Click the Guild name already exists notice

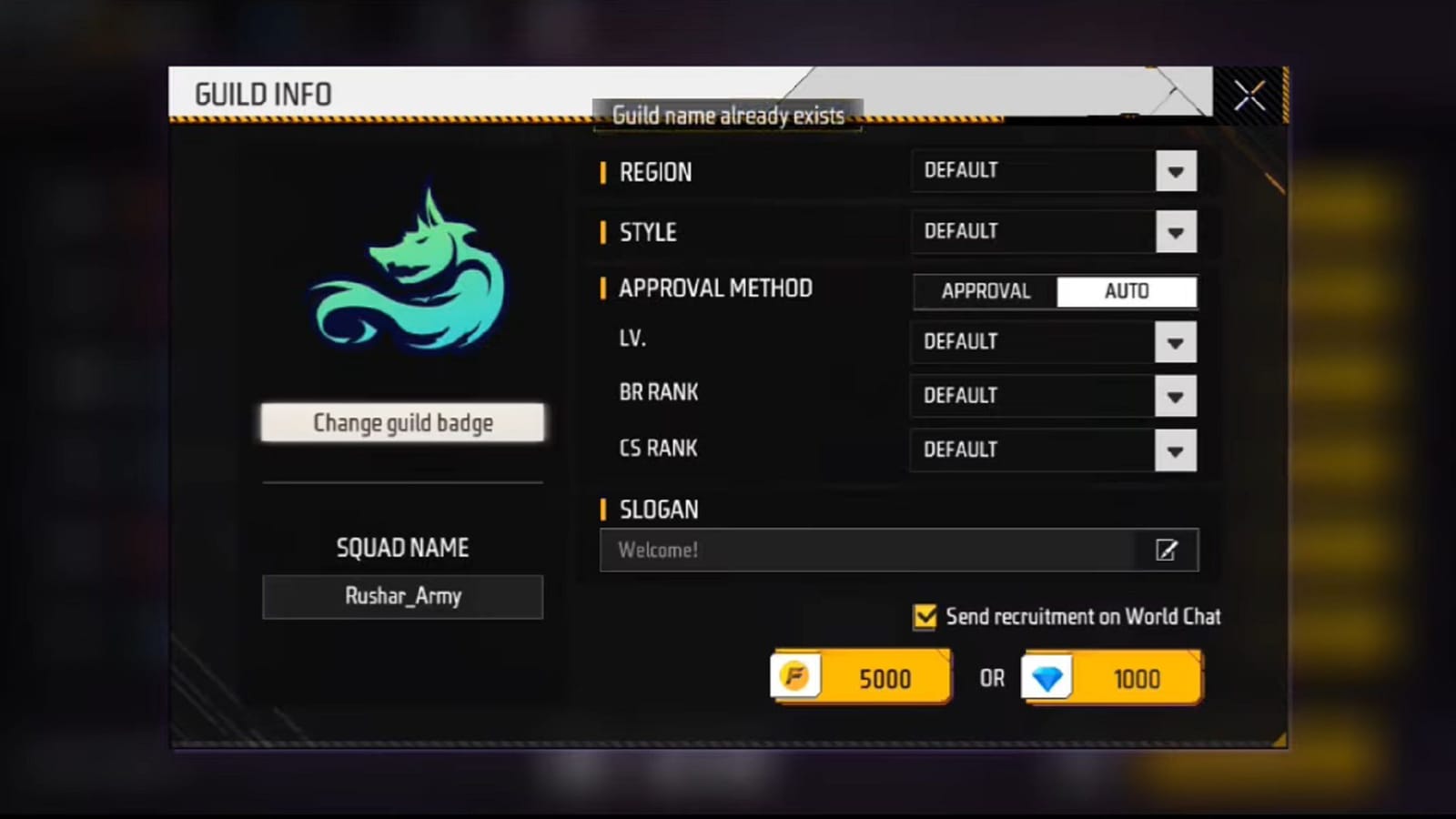click(x=727, y=116)
